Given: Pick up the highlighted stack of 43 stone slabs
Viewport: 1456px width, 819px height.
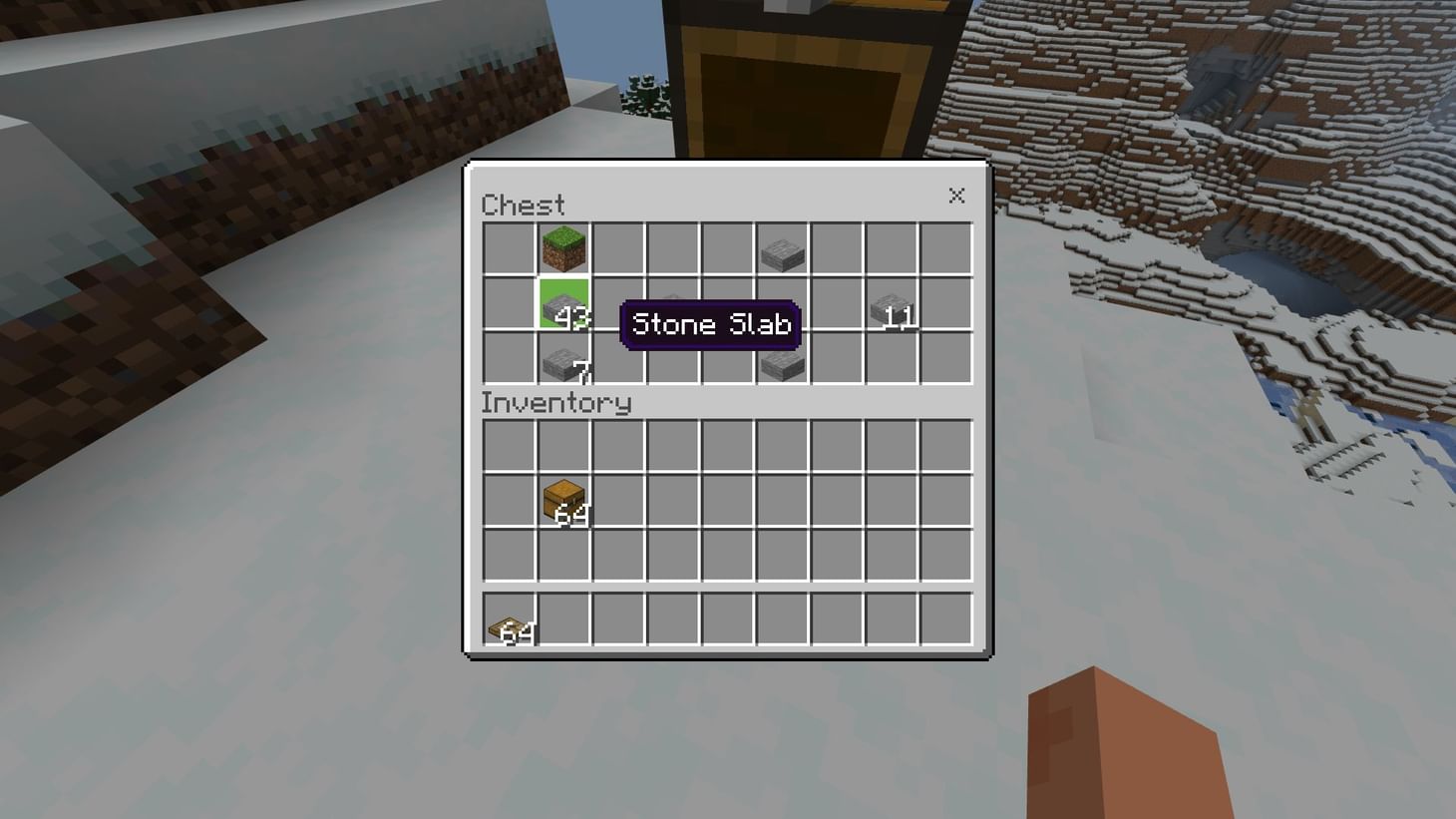Looking at the screenshot, I should [564, 306].
